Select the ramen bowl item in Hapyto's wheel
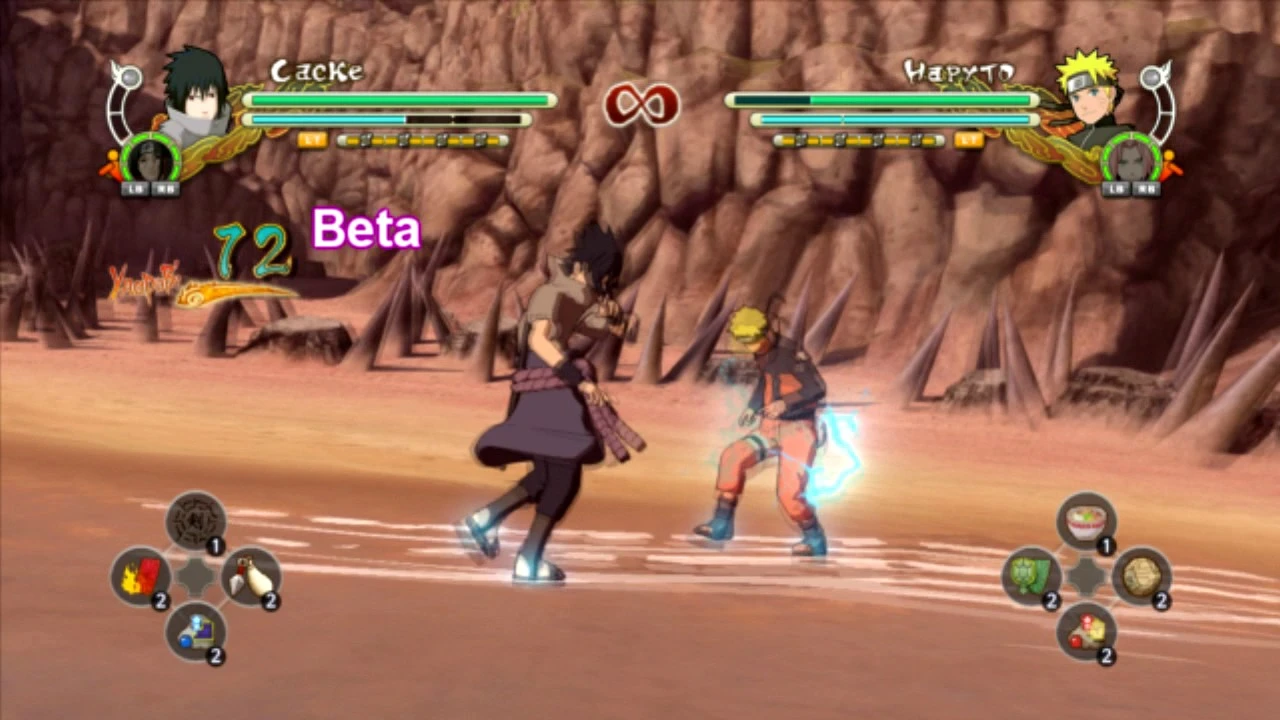1280x720 pixels. coord(1085,519)
